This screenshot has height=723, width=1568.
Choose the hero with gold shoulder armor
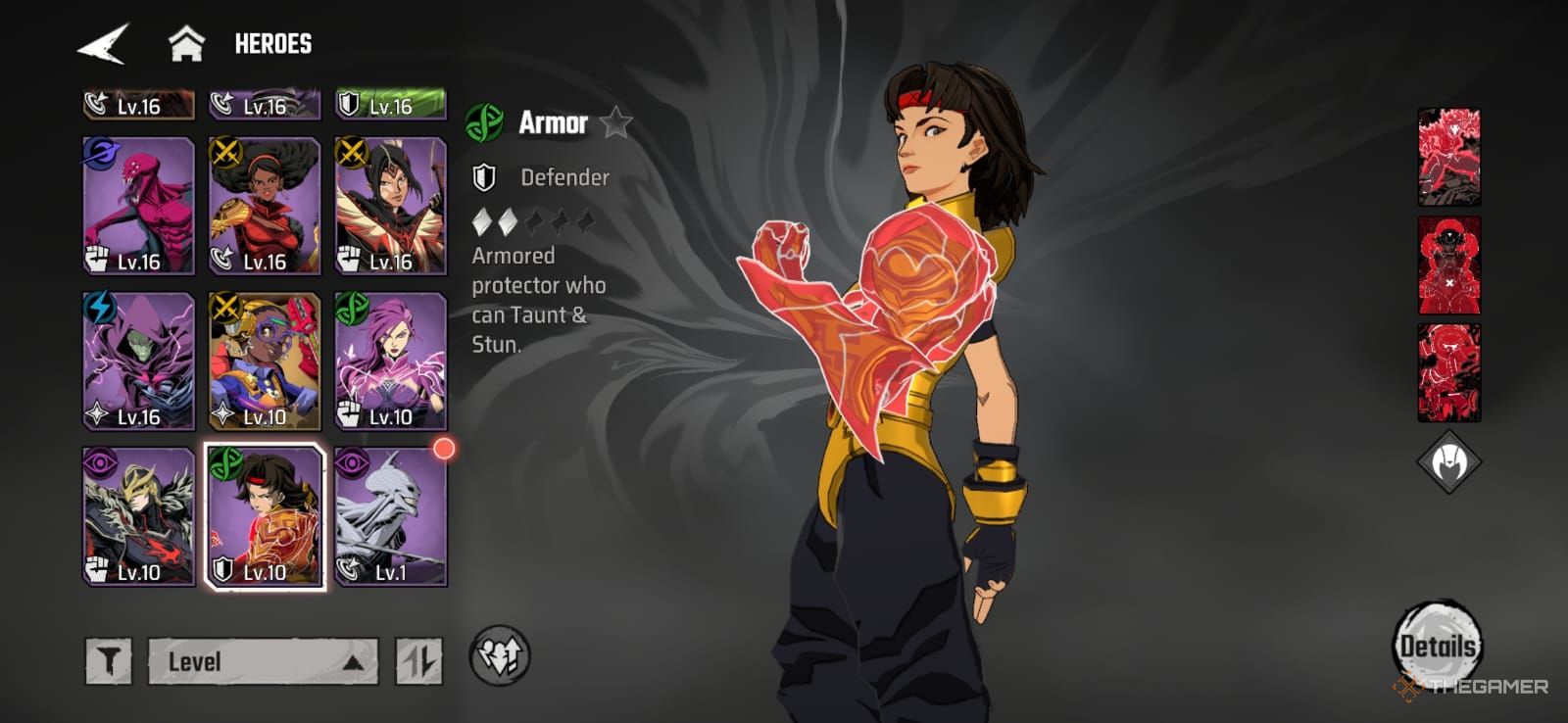[265, 206]
